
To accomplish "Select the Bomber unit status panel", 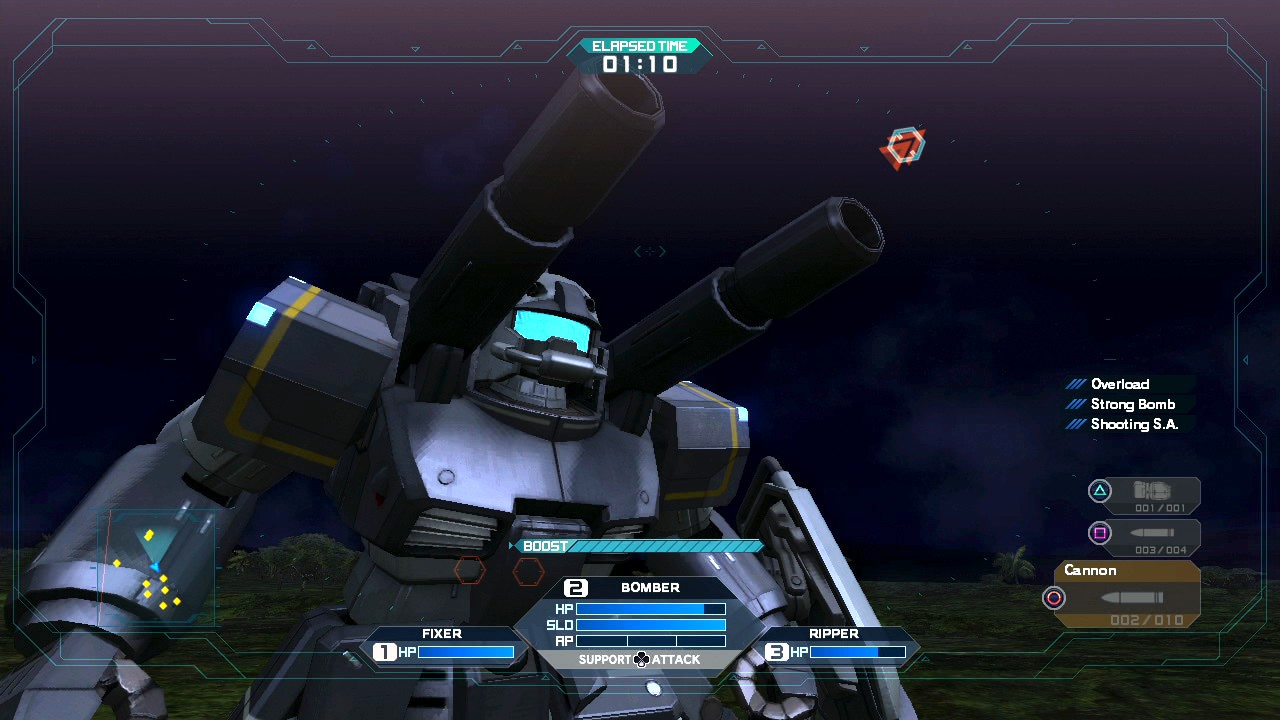I will (649, 612).
